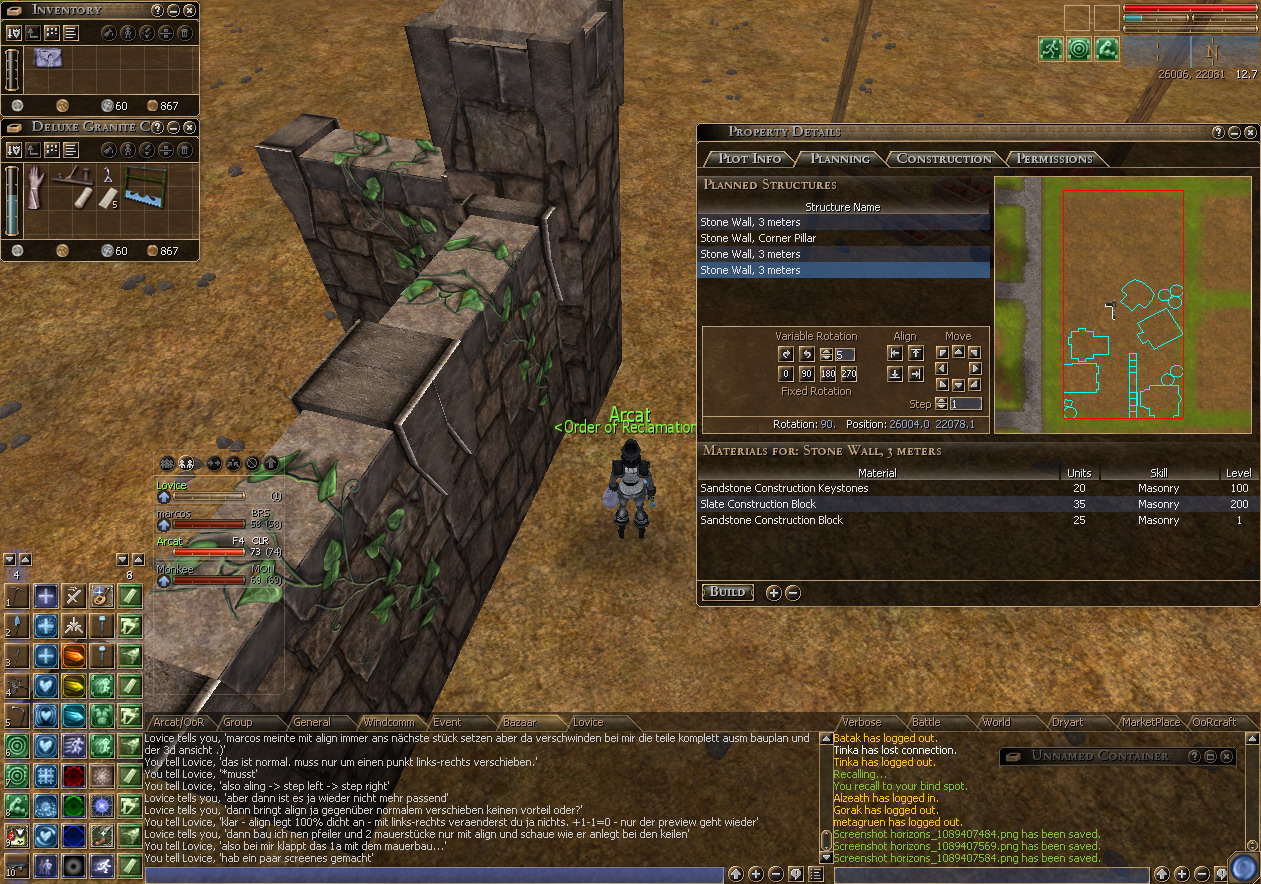Open the Construction tab

[x=943, y=159]
